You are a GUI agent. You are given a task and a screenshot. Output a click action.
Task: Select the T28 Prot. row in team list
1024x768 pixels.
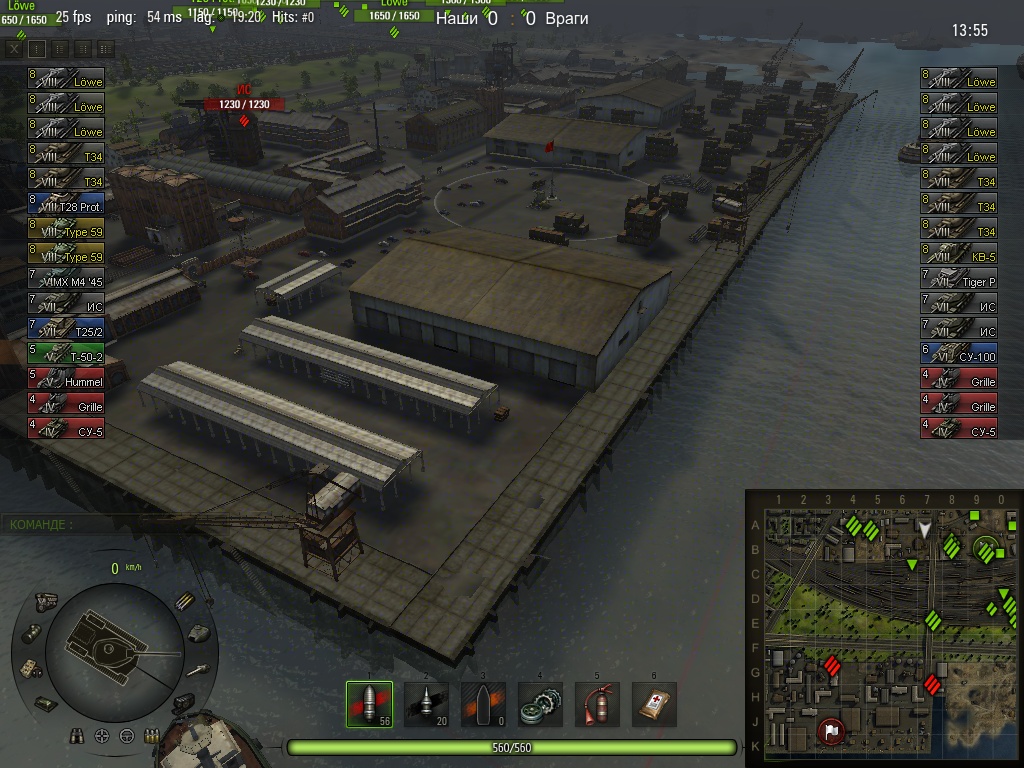(66, 206)
